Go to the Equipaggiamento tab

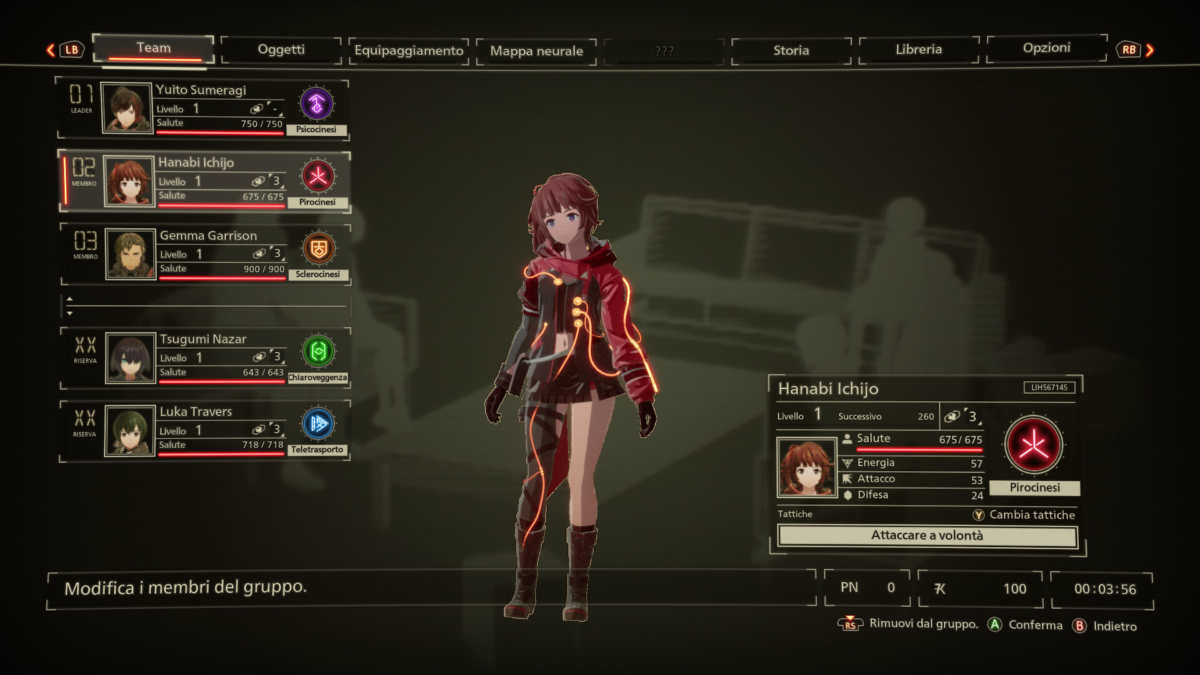tap(408, 50)
